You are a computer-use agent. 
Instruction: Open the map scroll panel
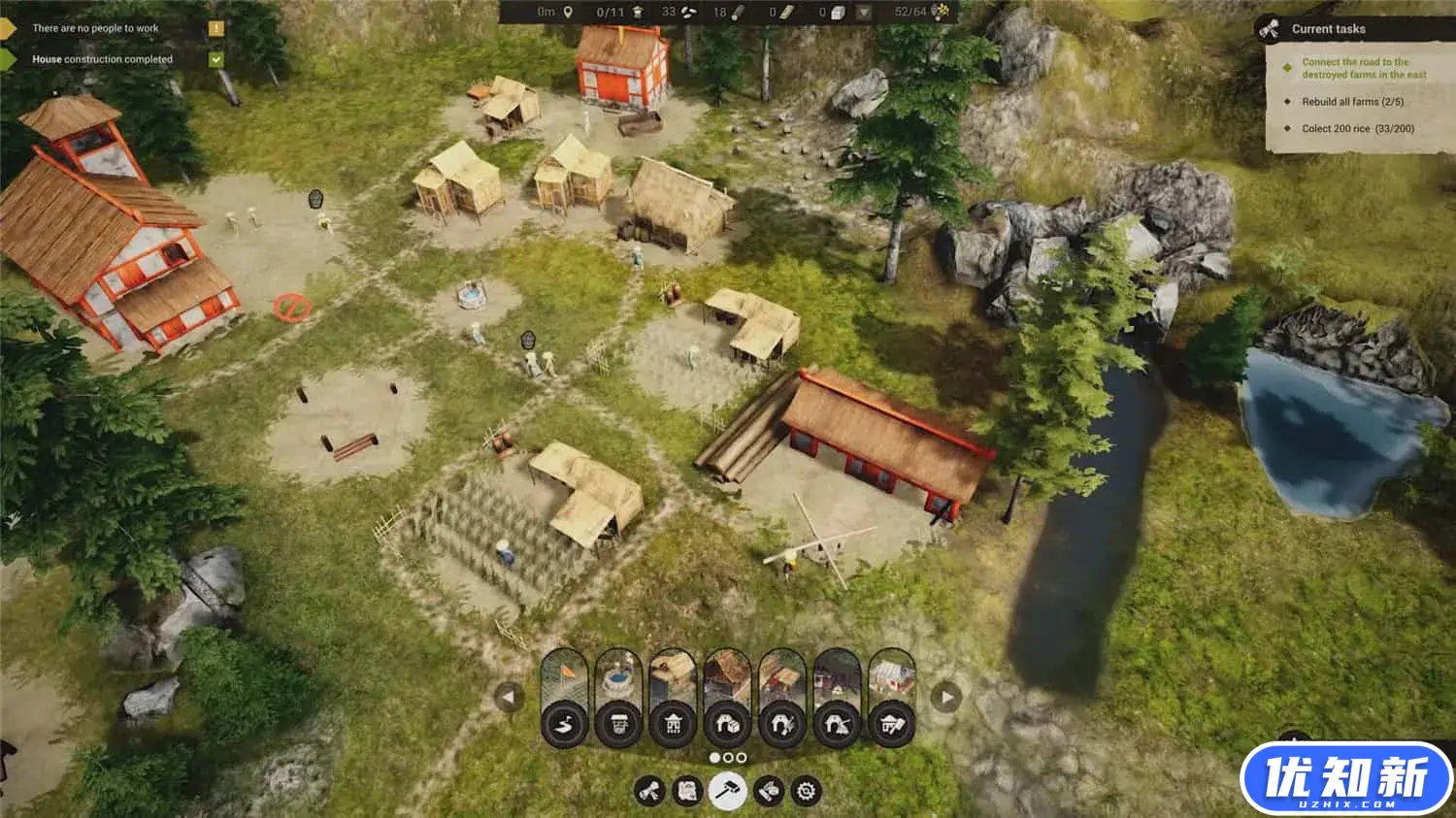point(688,792)
